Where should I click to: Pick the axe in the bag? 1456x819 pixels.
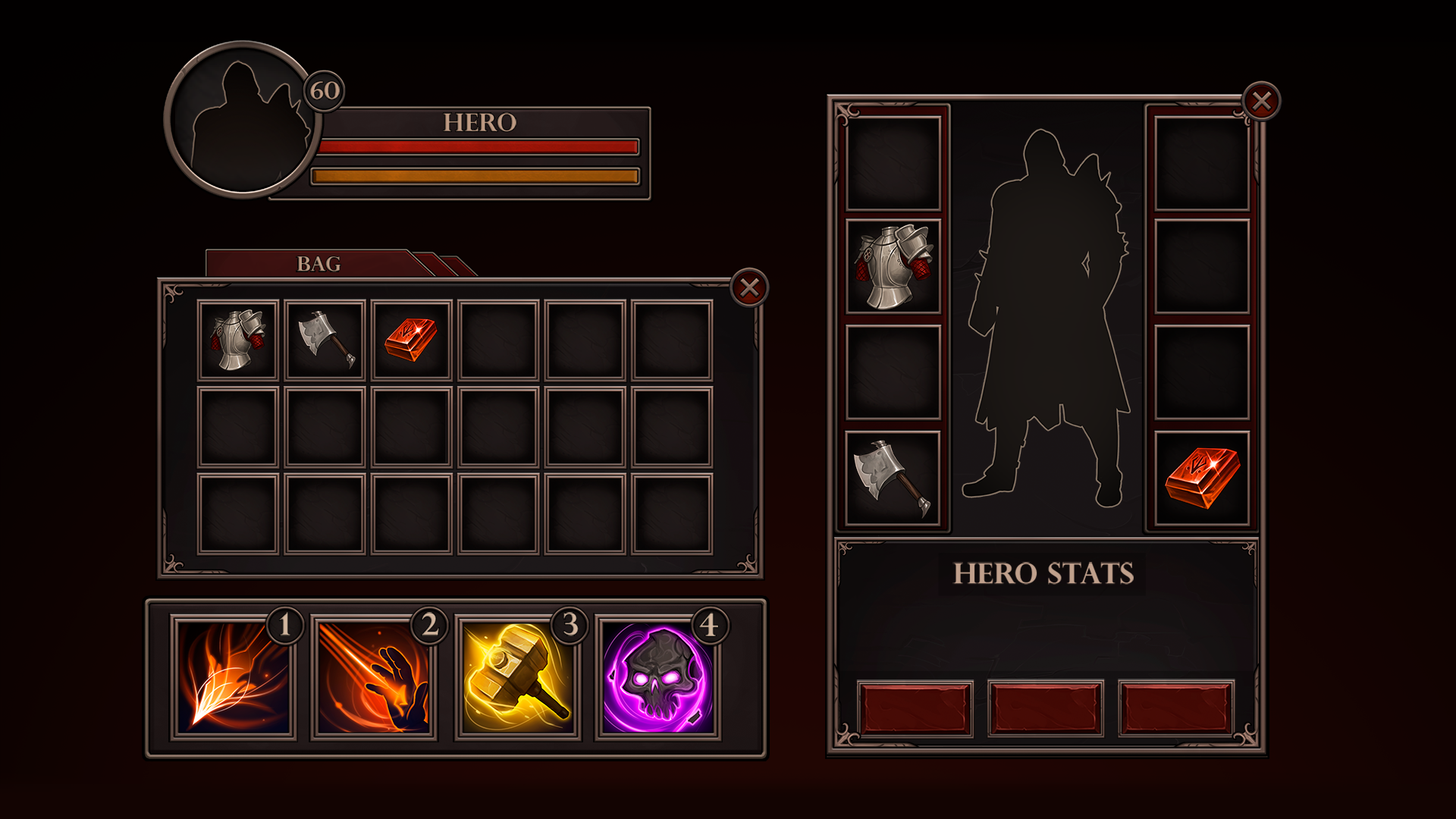(x=325, y=340)
